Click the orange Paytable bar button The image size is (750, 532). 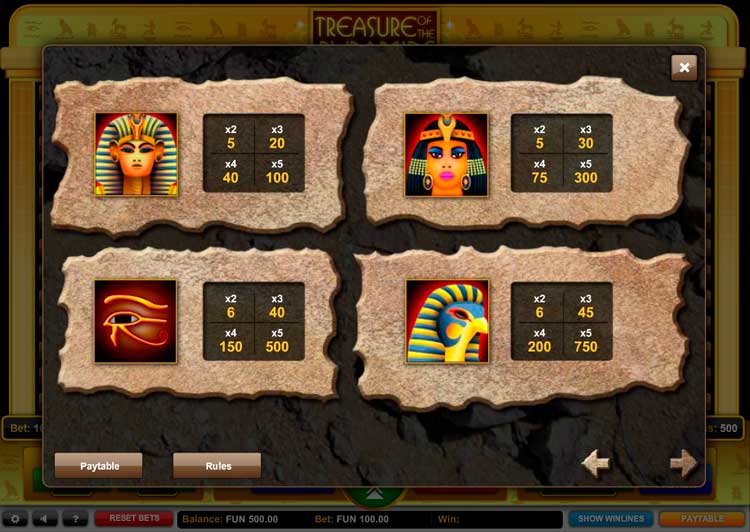pos(702,519)
